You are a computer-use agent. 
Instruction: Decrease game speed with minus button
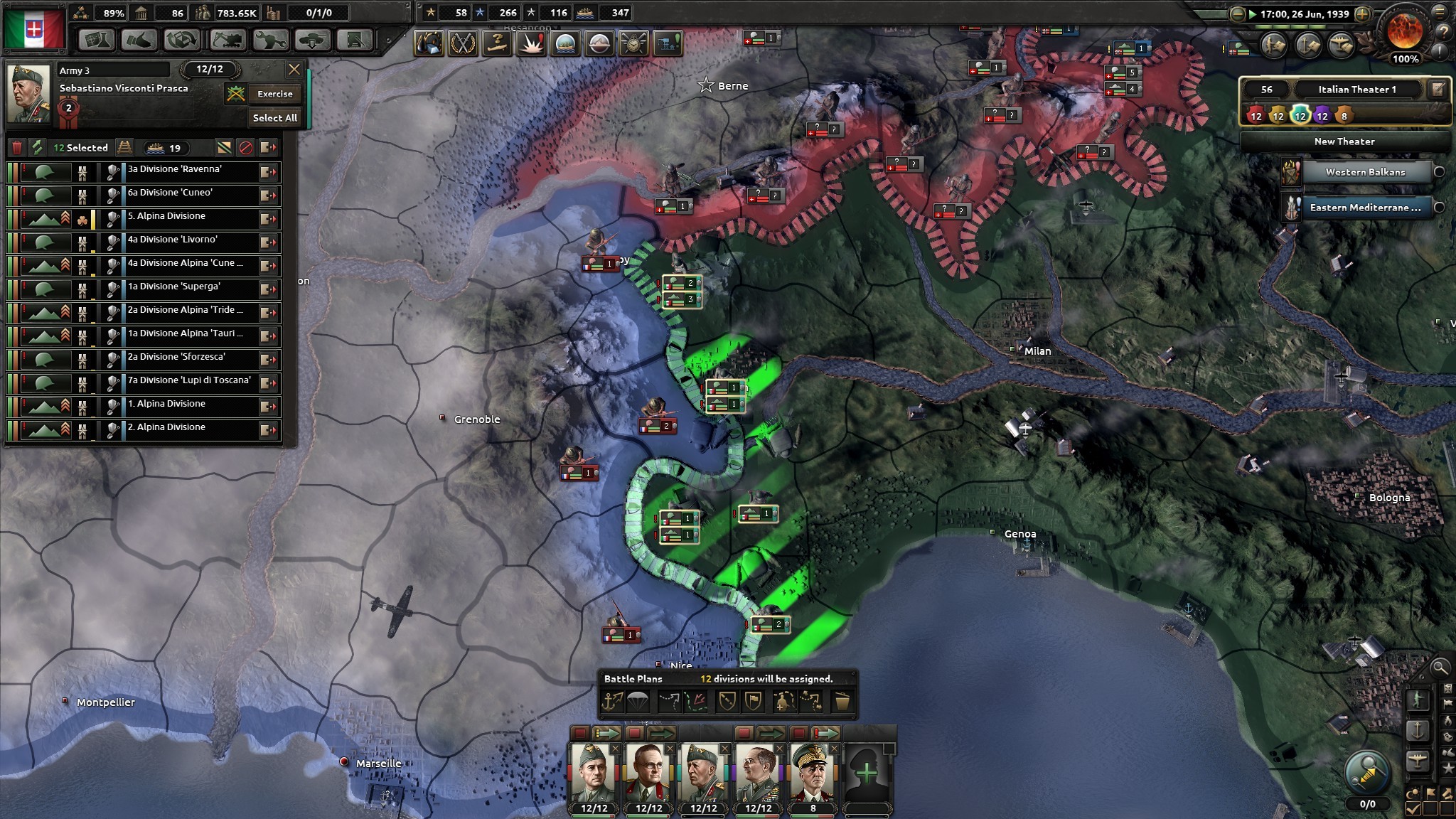(x=1238, y=14)
